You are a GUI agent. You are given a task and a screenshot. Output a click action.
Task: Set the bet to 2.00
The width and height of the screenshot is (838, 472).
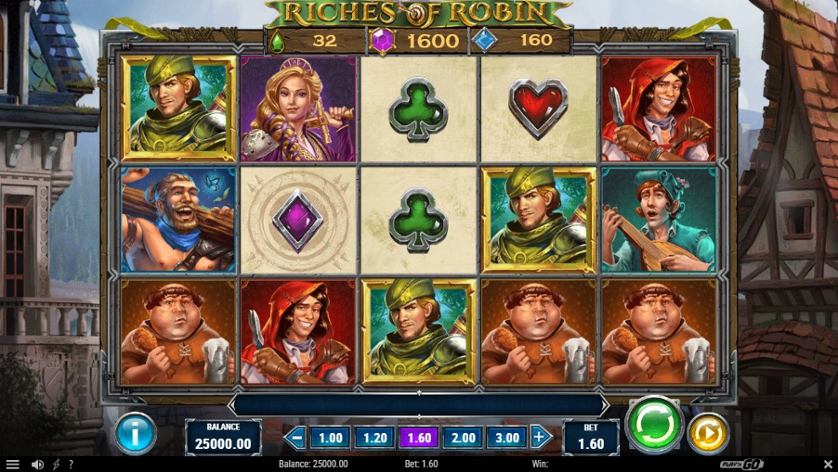coord(462,437)
